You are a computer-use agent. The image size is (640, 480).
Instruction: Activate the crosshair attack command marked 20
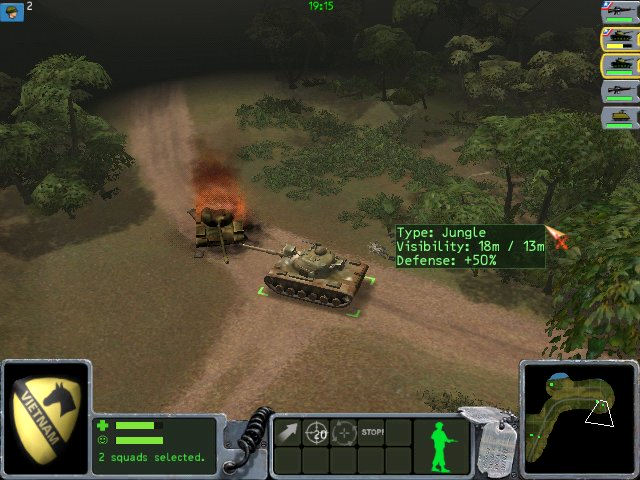(316, 432)
